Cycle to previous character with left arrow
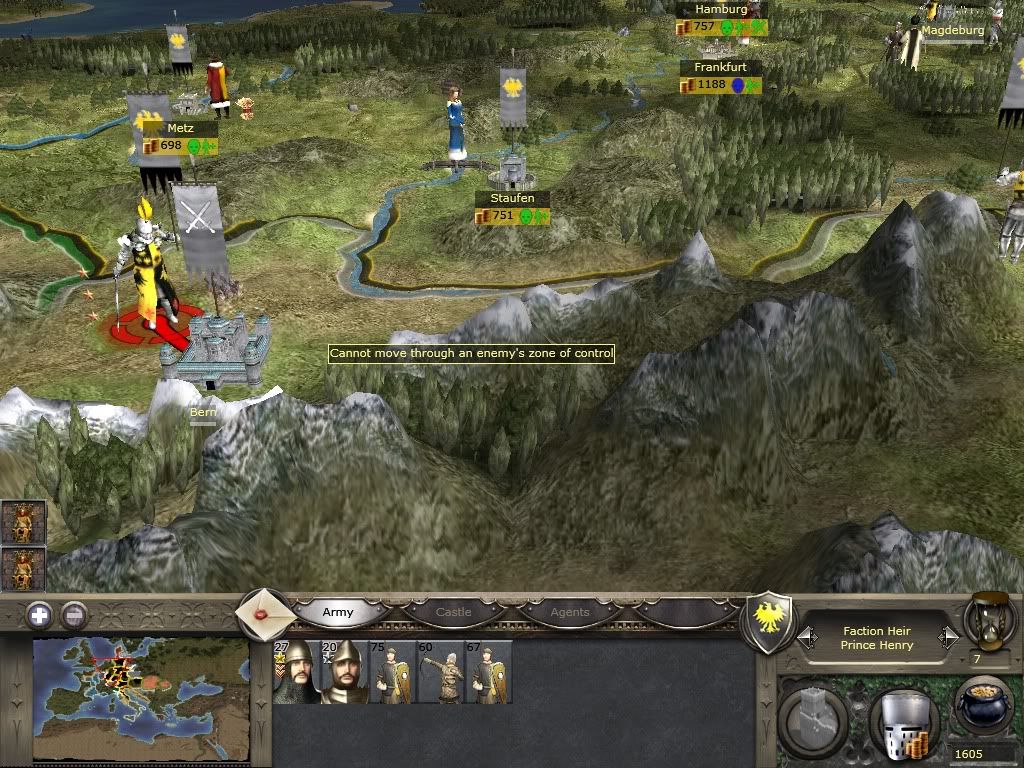Screen dimensions: 1024x768 [804, 637]
